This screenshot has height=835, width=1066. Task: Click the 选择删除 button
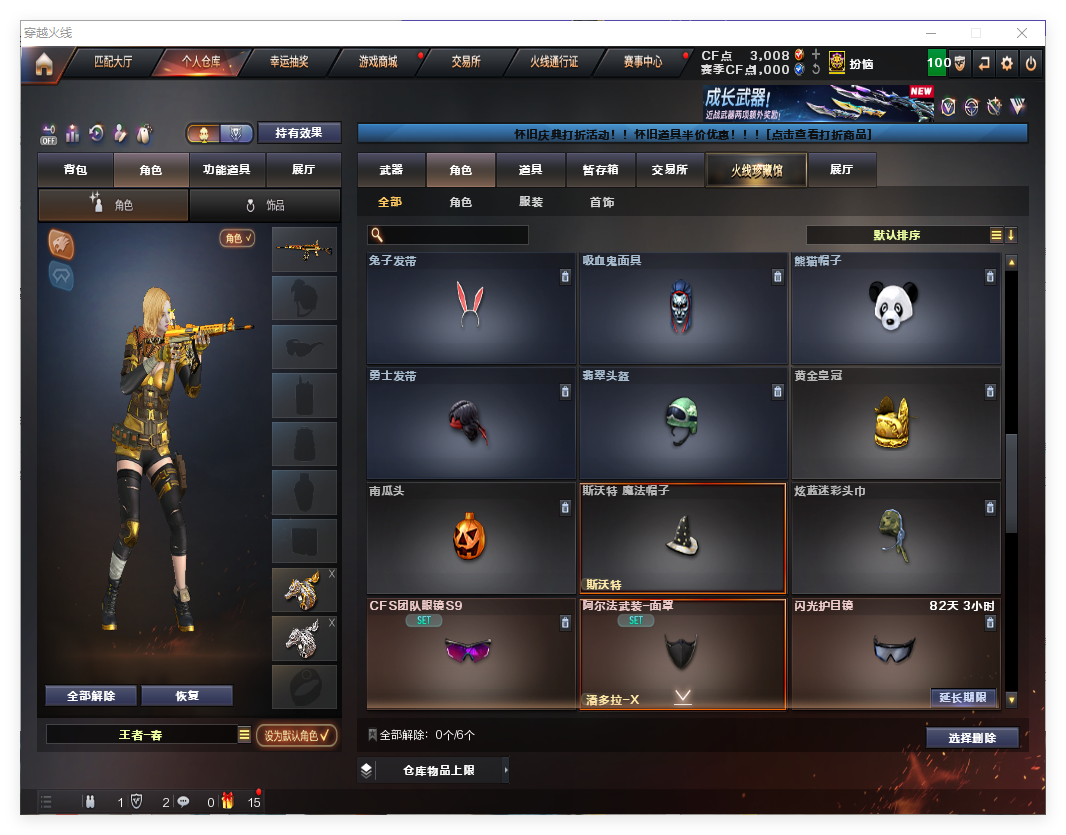tap(971, 738)
